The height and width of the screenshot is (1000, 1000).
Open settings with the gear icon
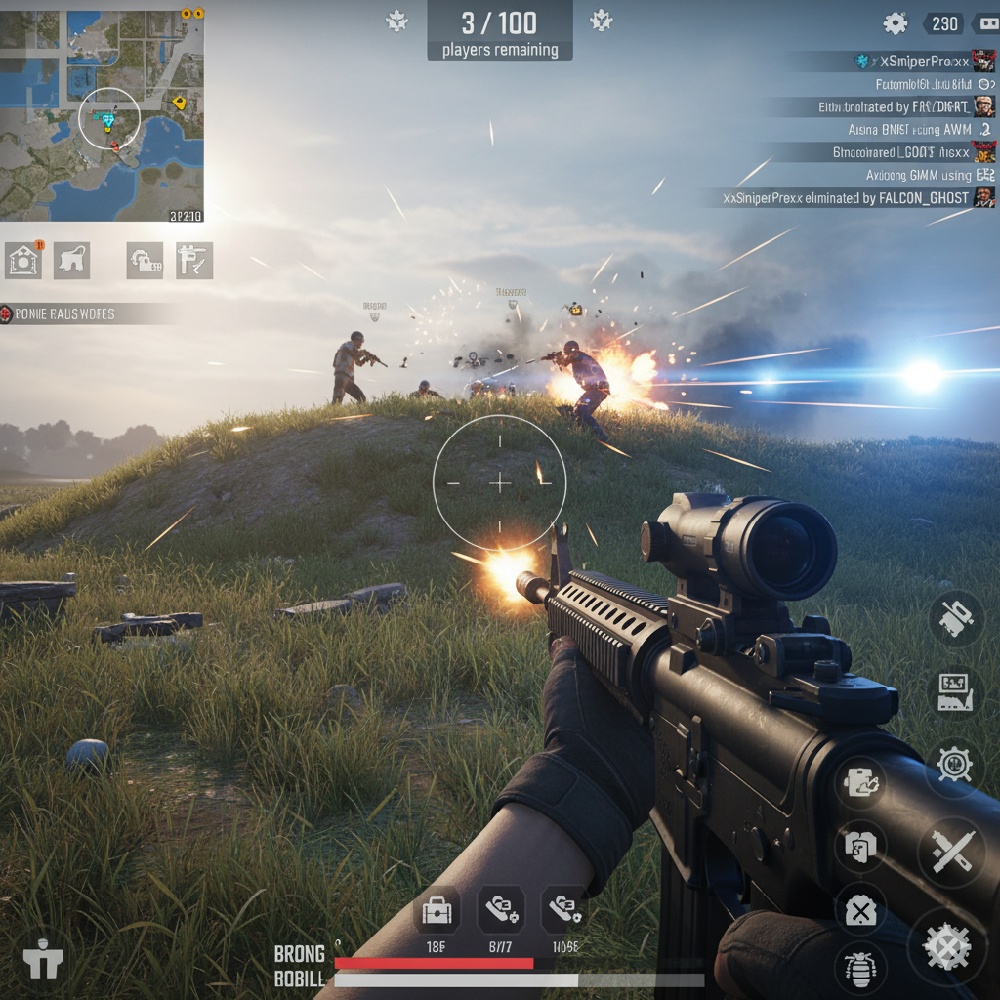click(895, 24)
